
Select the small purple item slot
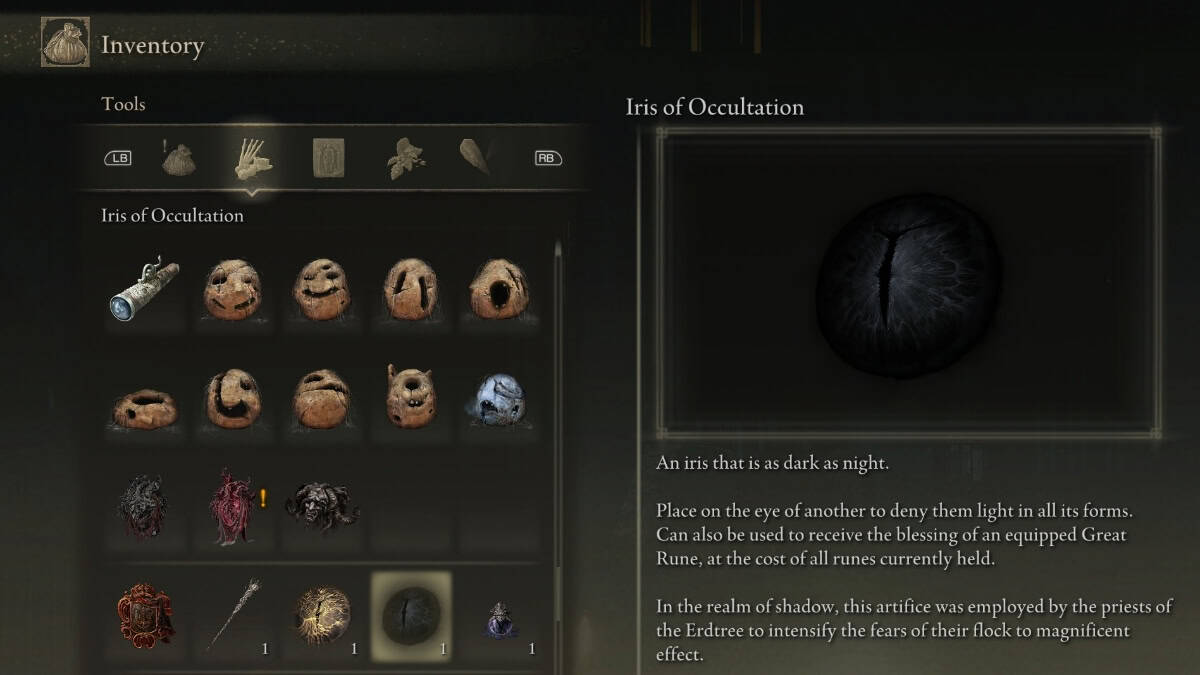pyautogui.click(x=498, y=618)
